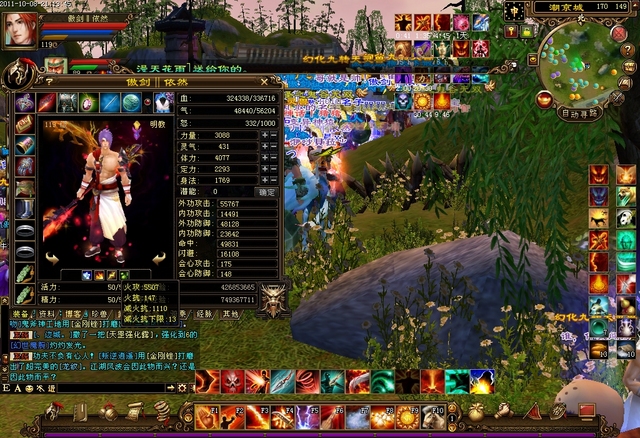Click the 中 channel icon above minimap

[514, 12]
